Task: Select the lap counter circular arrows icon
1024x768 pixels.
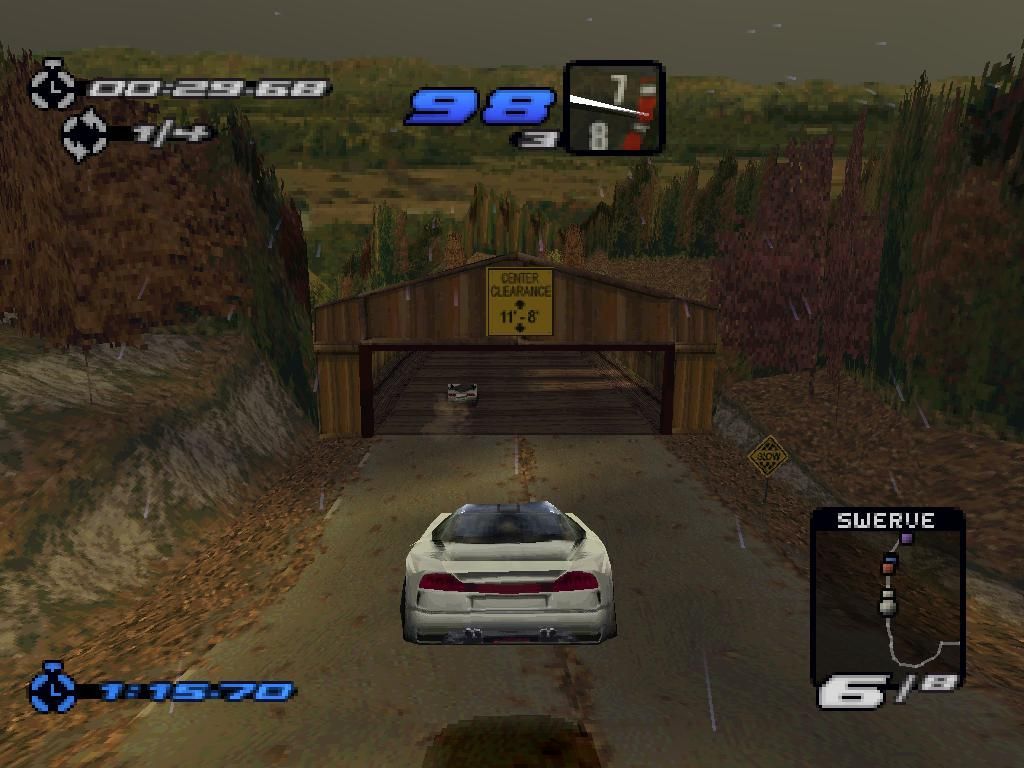Action: click(86, 135)
